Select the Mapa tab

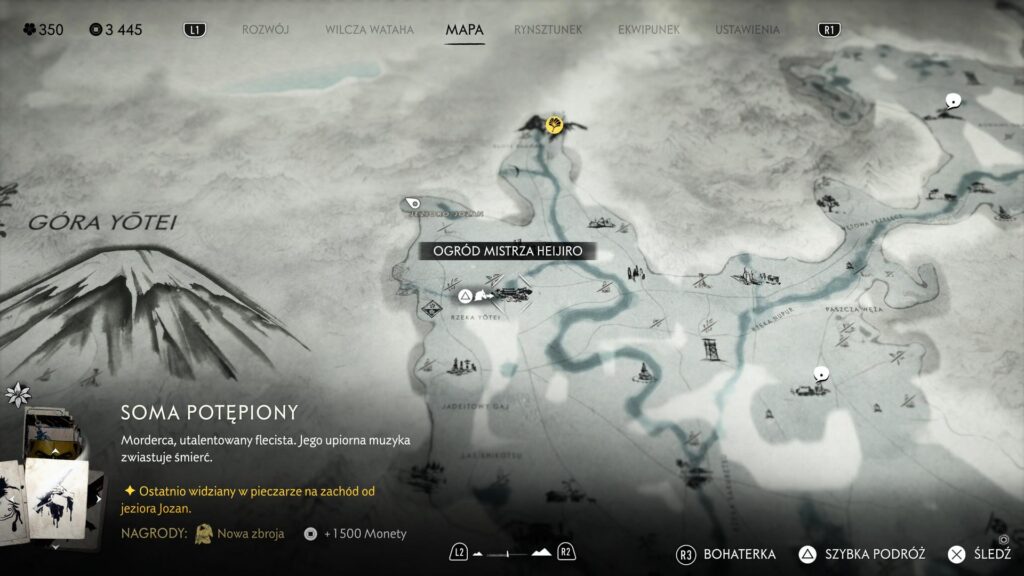tap(465, 30)
